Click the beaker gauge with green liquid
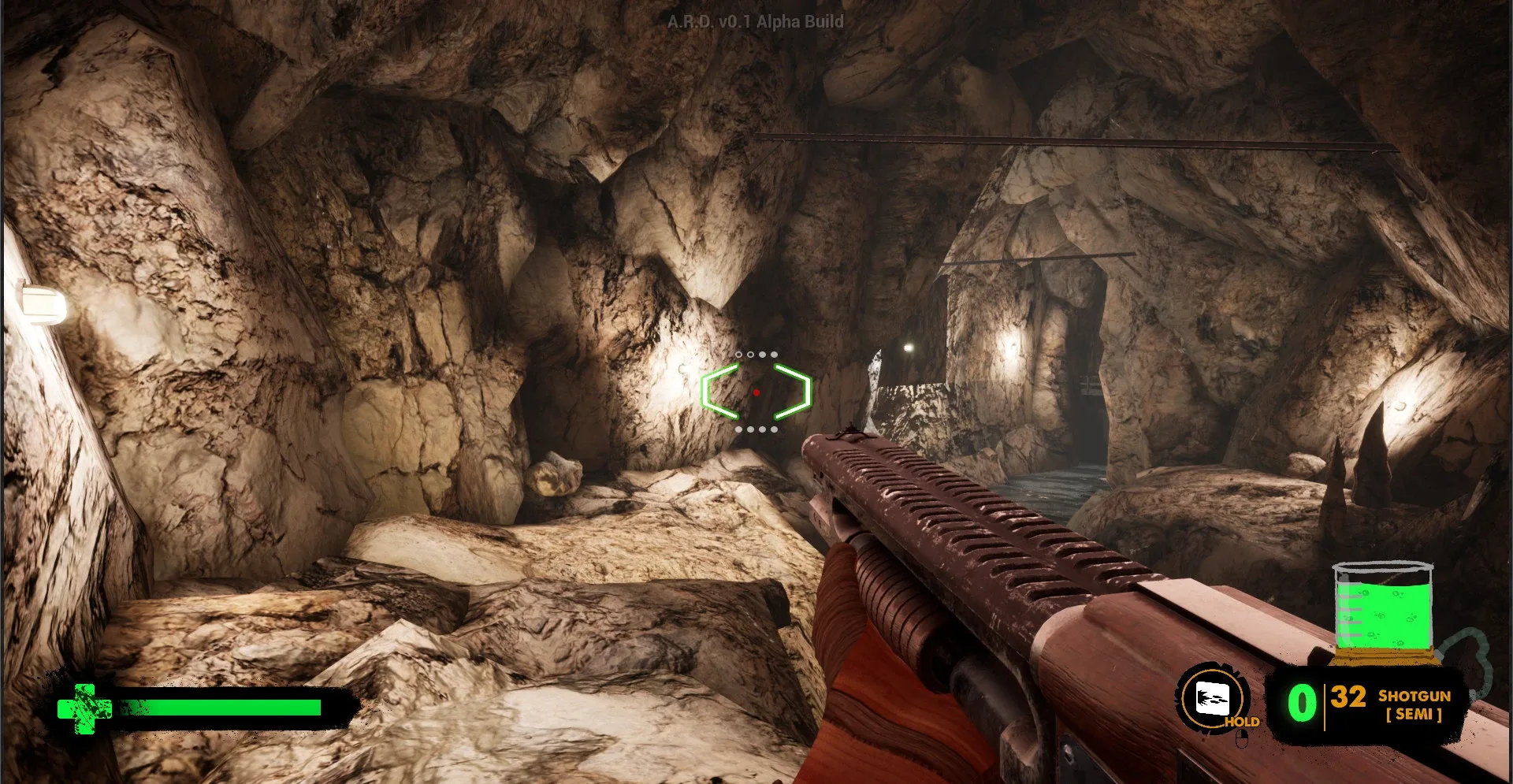This screenshot has height=784, width=1513. 1384,611
